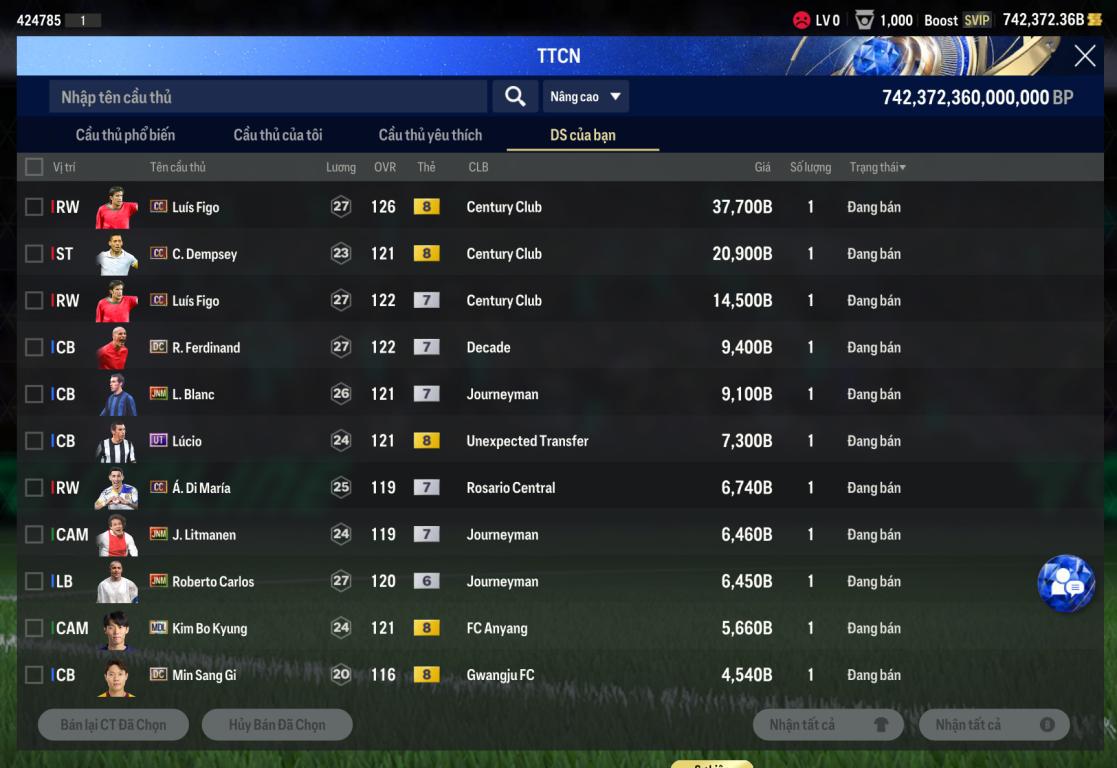The height and width of the screenshot is (768, 1117).
Task: Switch to Cầu thủ phổ biến tab
Action: [x=125, y=135]
